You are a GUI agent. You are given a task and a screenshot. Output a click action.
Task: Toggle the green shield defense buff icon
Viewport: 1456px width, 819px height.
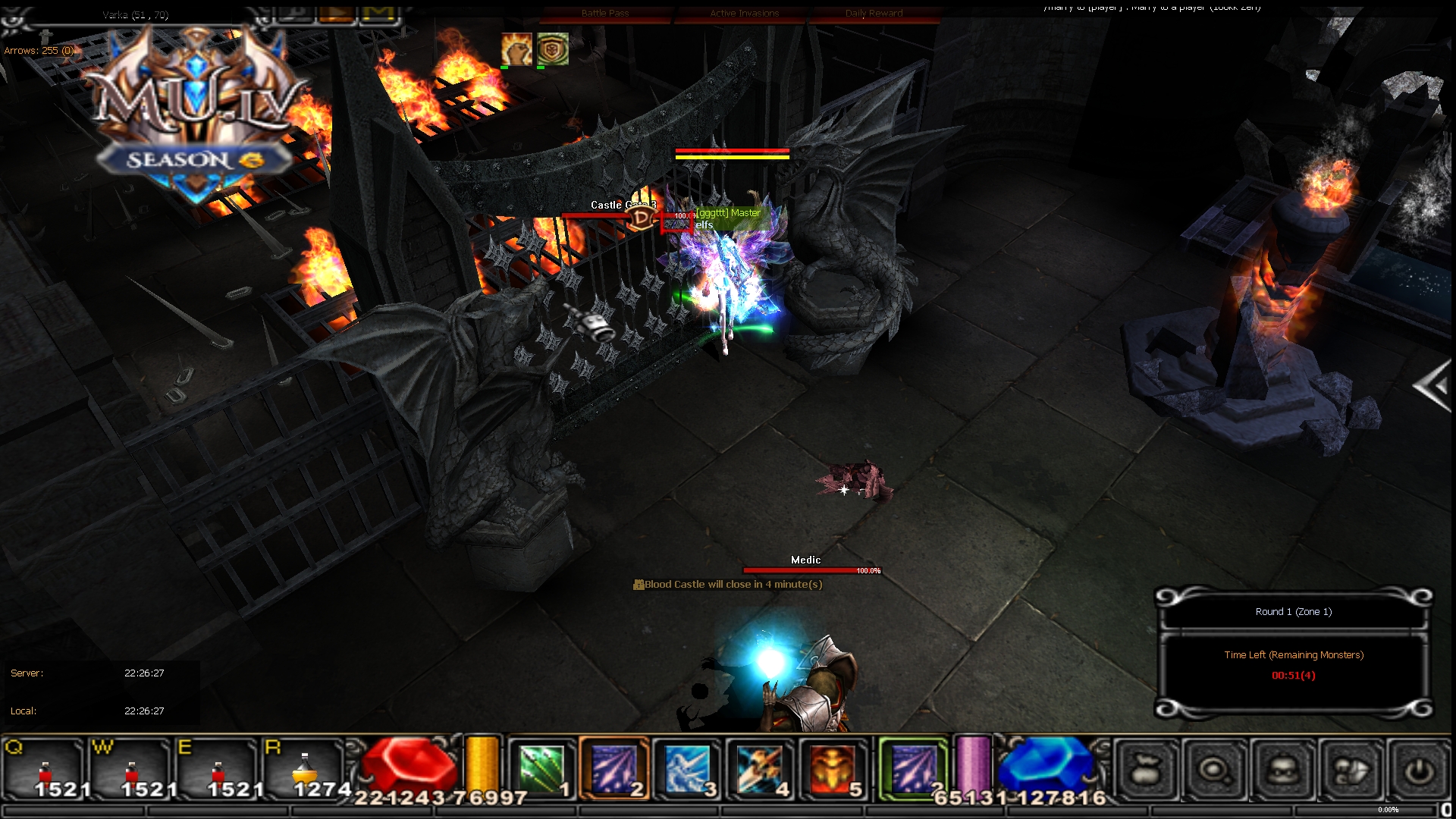point(553,48)
